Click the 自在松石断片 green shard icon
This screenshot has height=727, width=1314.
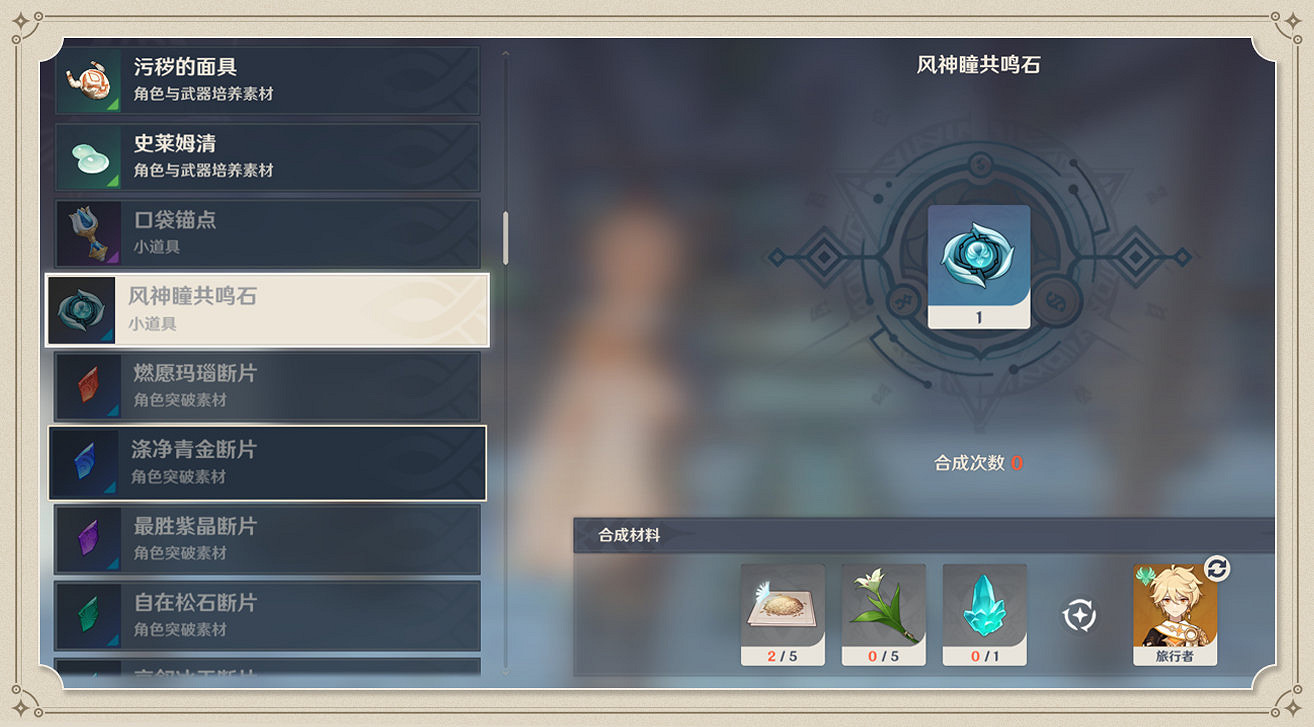pos(88,616)
